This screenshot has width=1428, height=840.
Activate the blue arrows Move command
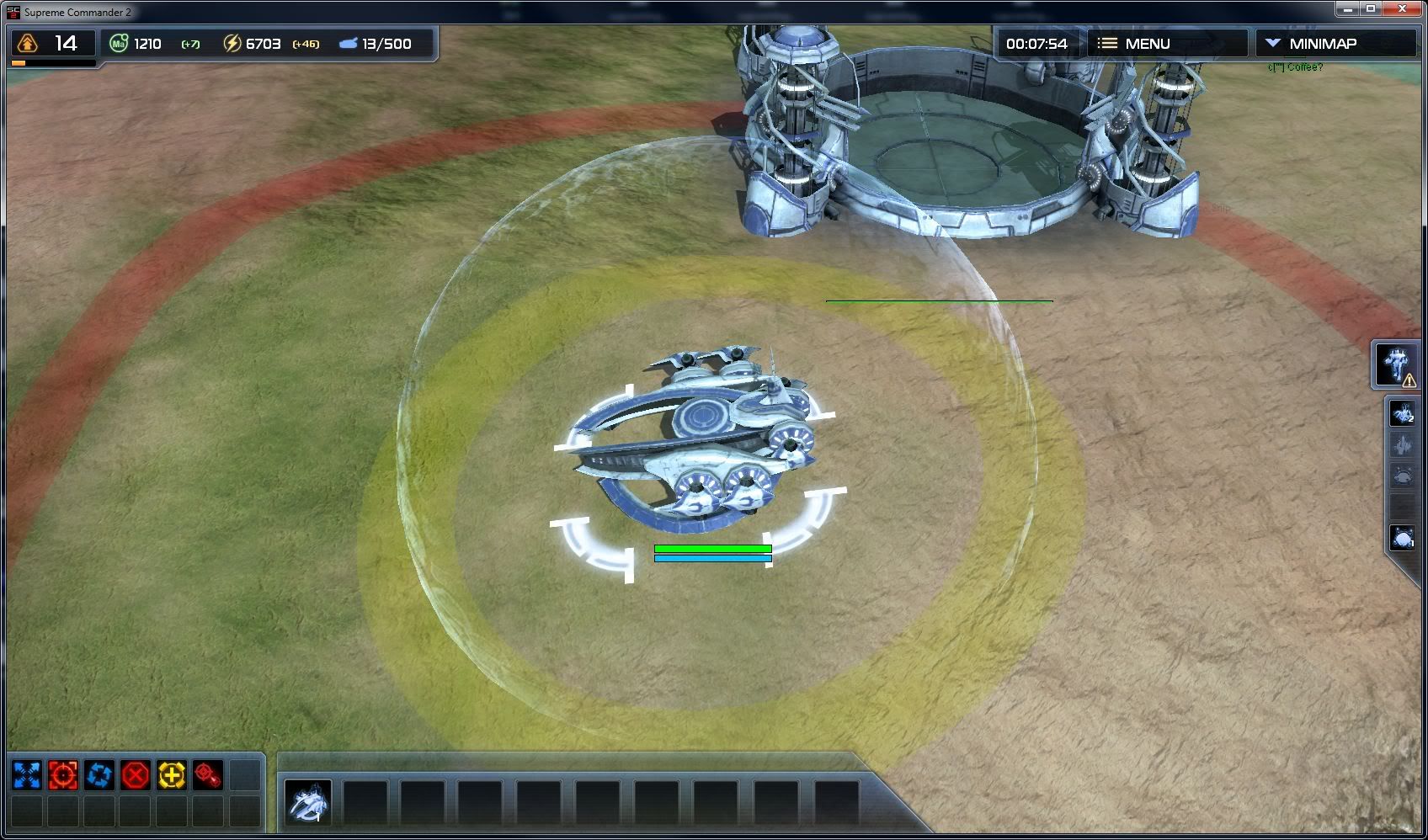point(27,775)
